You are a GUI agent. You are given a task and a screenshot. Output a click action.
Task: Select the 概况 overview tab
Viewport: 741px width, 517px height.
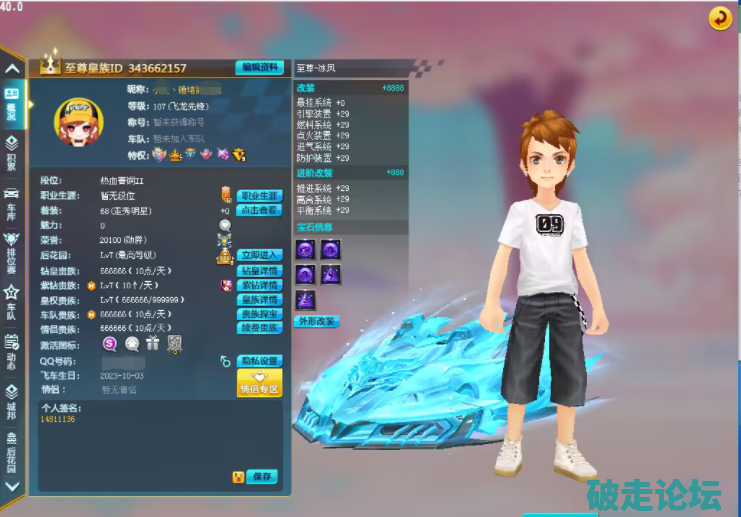pyautogui.click(x=11, y=105)
